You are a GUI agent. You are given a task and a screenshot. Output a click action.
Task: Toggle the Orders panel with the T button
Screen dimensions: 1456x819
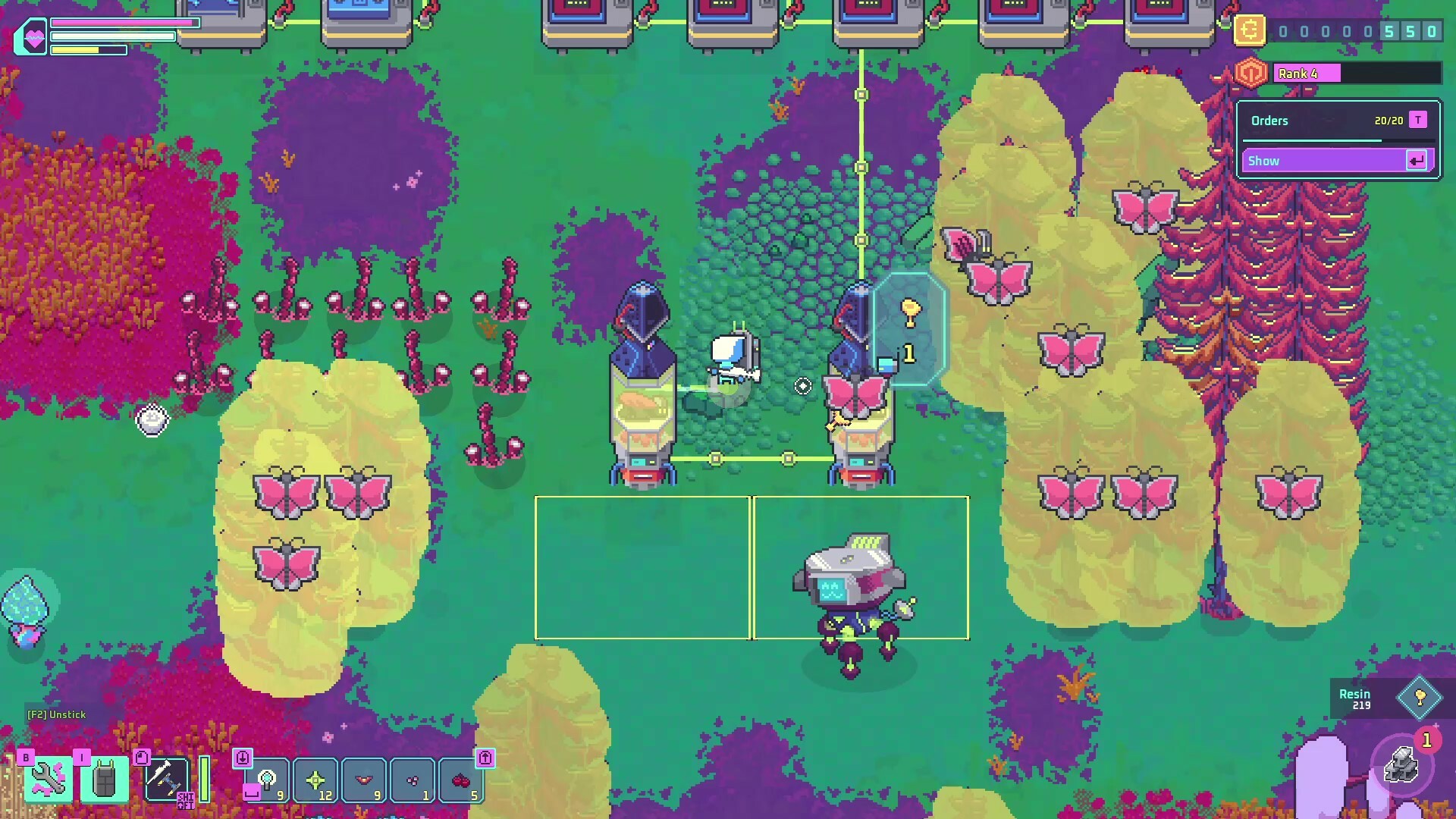pyautogui.click(x=1417, y=121)
